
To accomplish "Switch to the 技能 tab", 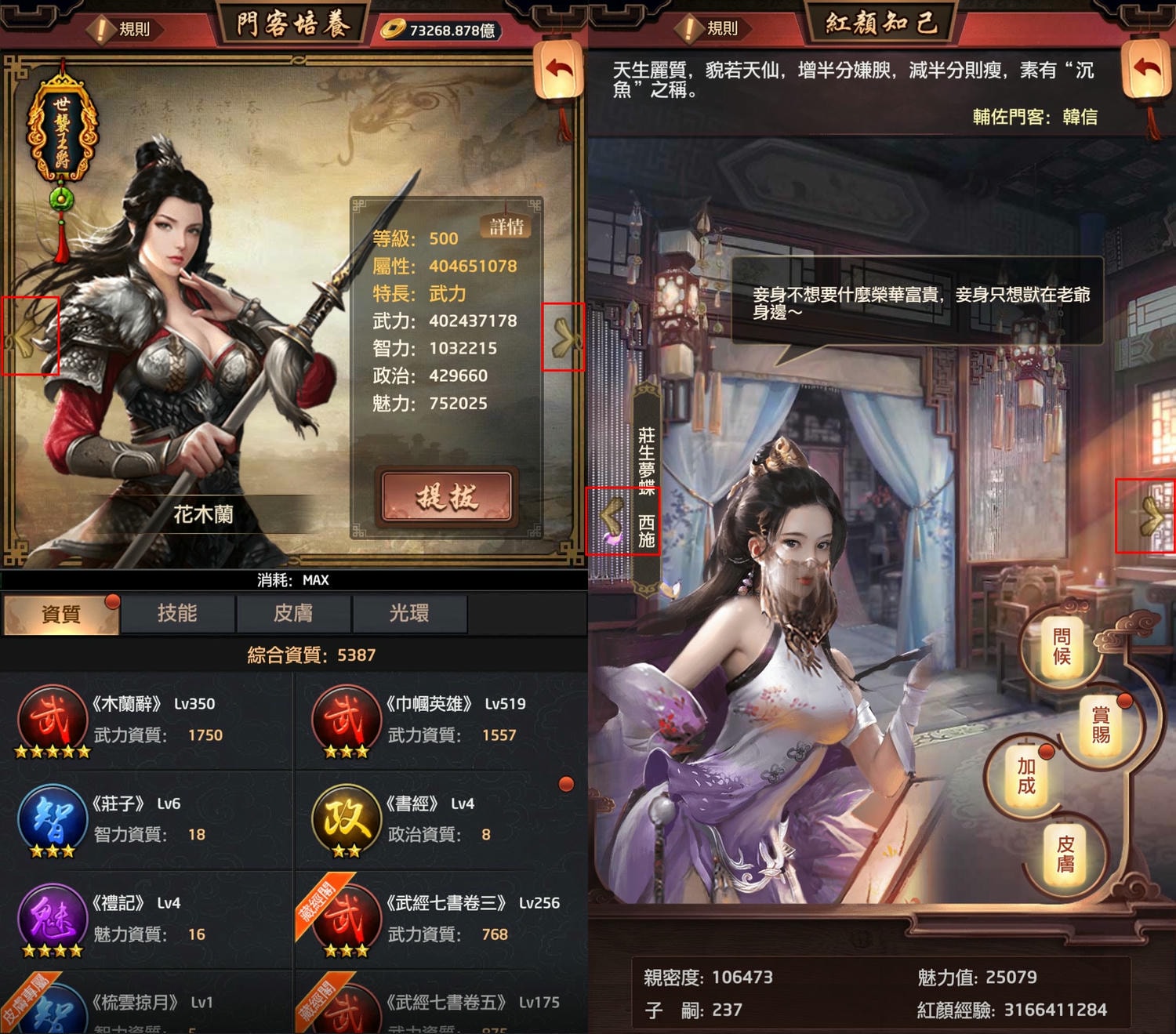I will (177, 614).
